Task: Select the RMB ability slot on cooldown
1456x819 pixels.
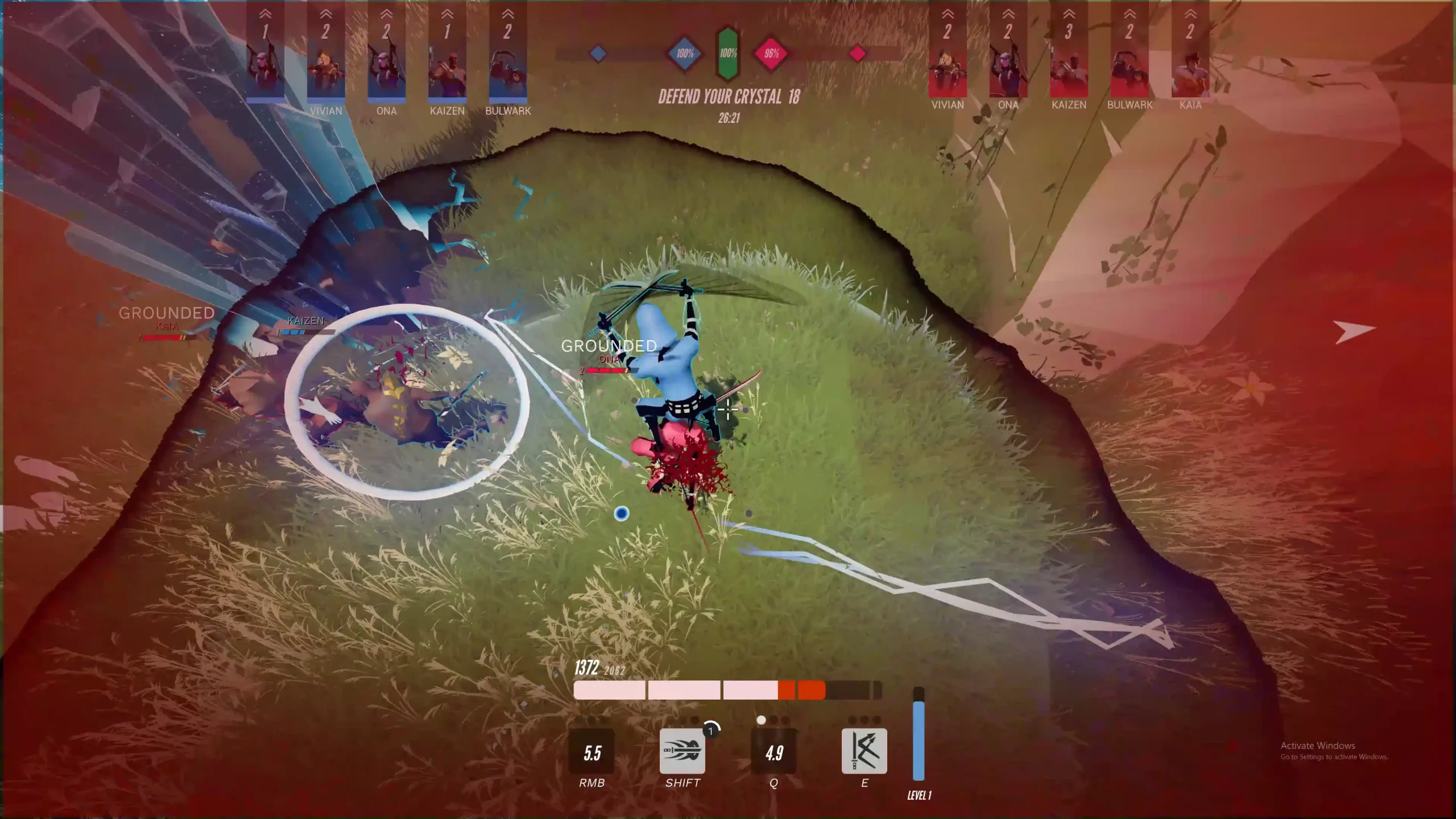Action: coord(591,751)
